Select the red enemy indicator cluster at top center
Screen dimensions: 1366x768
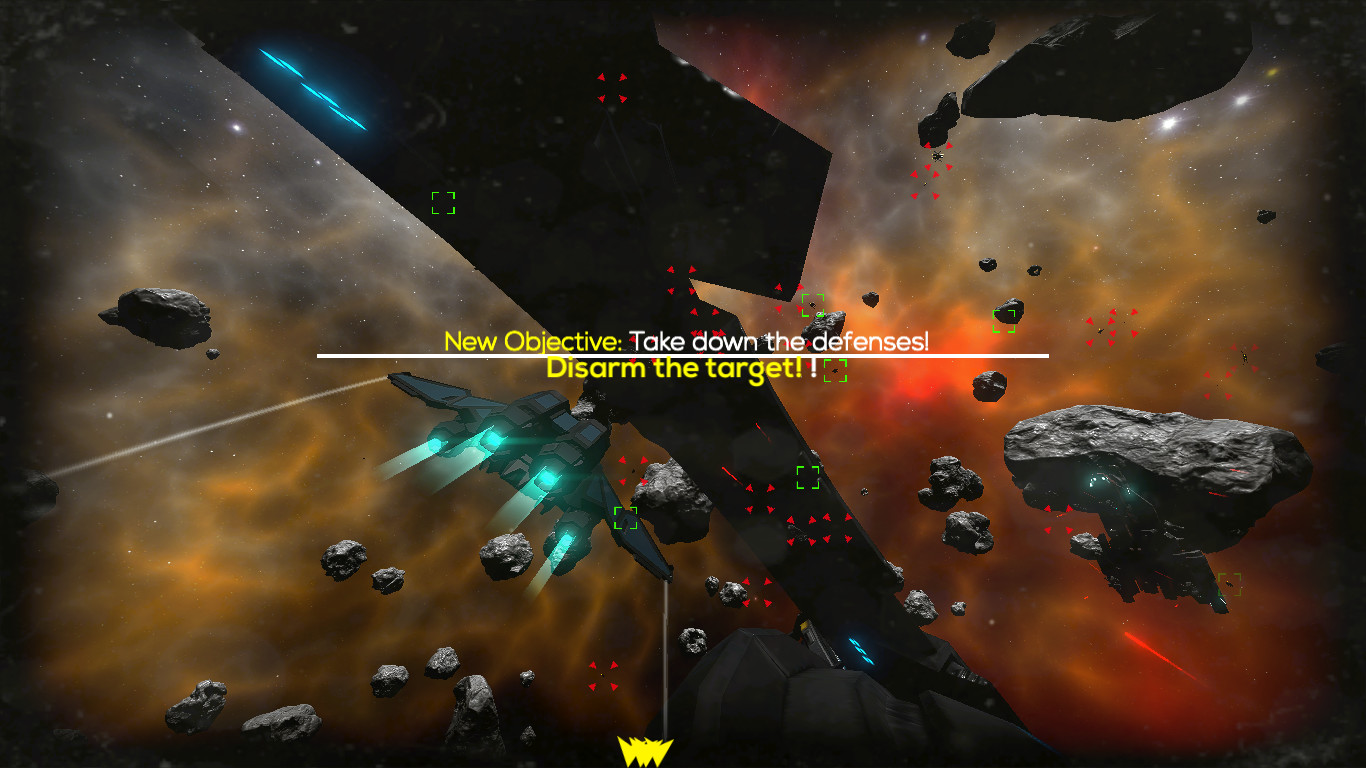pos(614,90)
